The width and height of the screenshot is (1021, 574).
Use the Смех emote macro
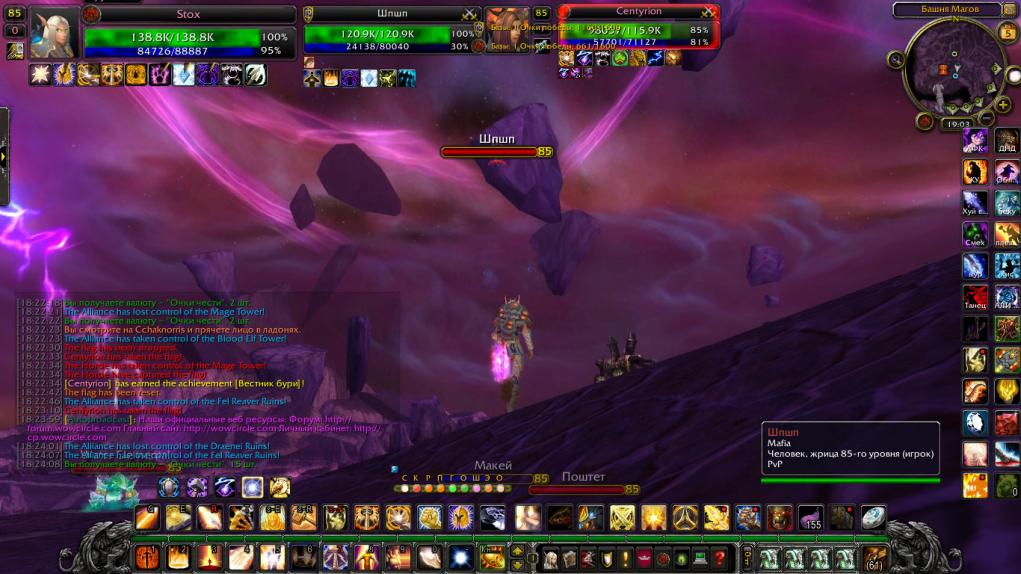975,235
